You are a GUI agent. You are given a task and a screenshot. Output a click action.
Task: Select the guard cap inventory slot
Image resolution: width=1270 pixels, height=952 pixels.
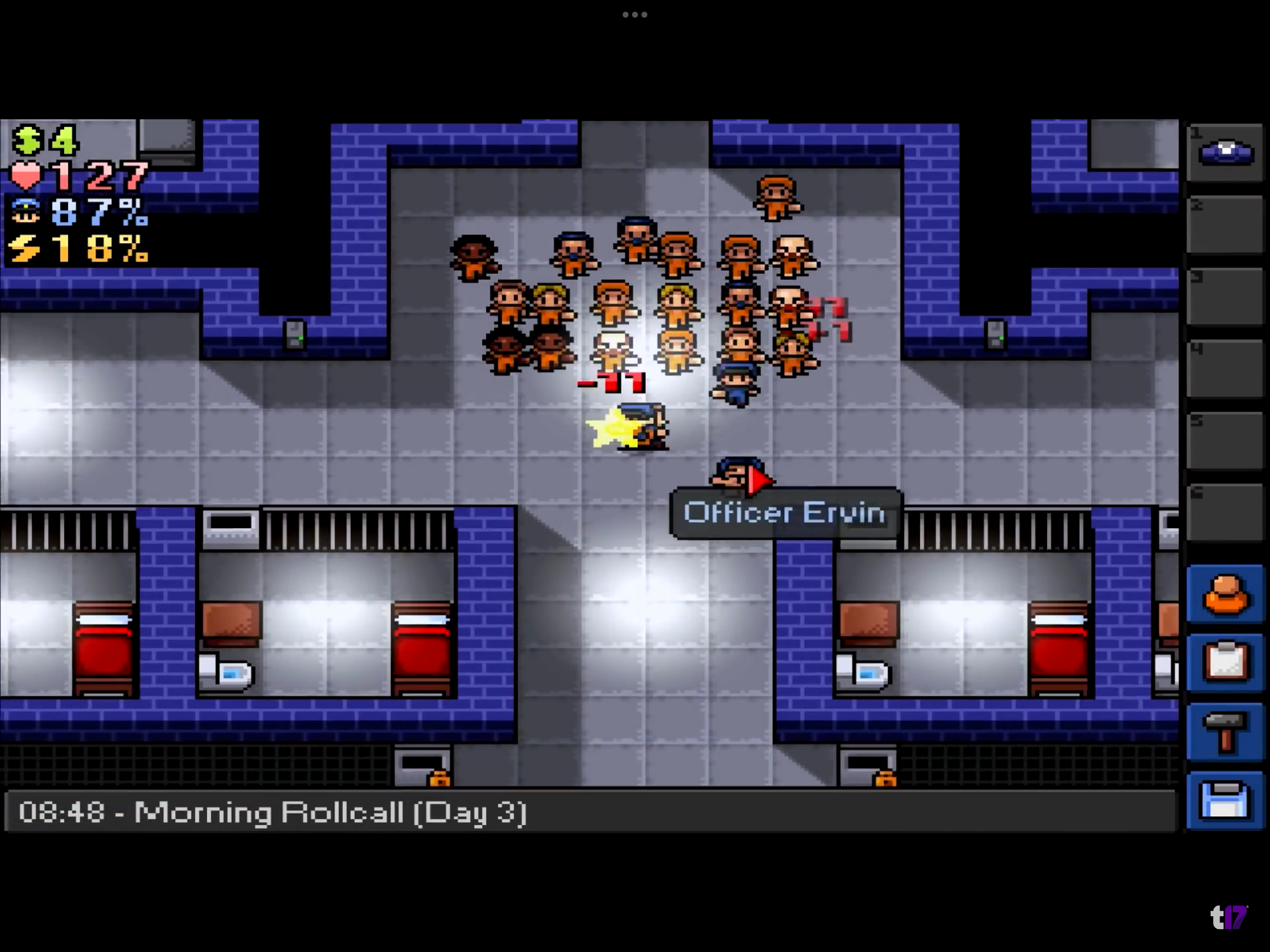[x=1225, y=152]
